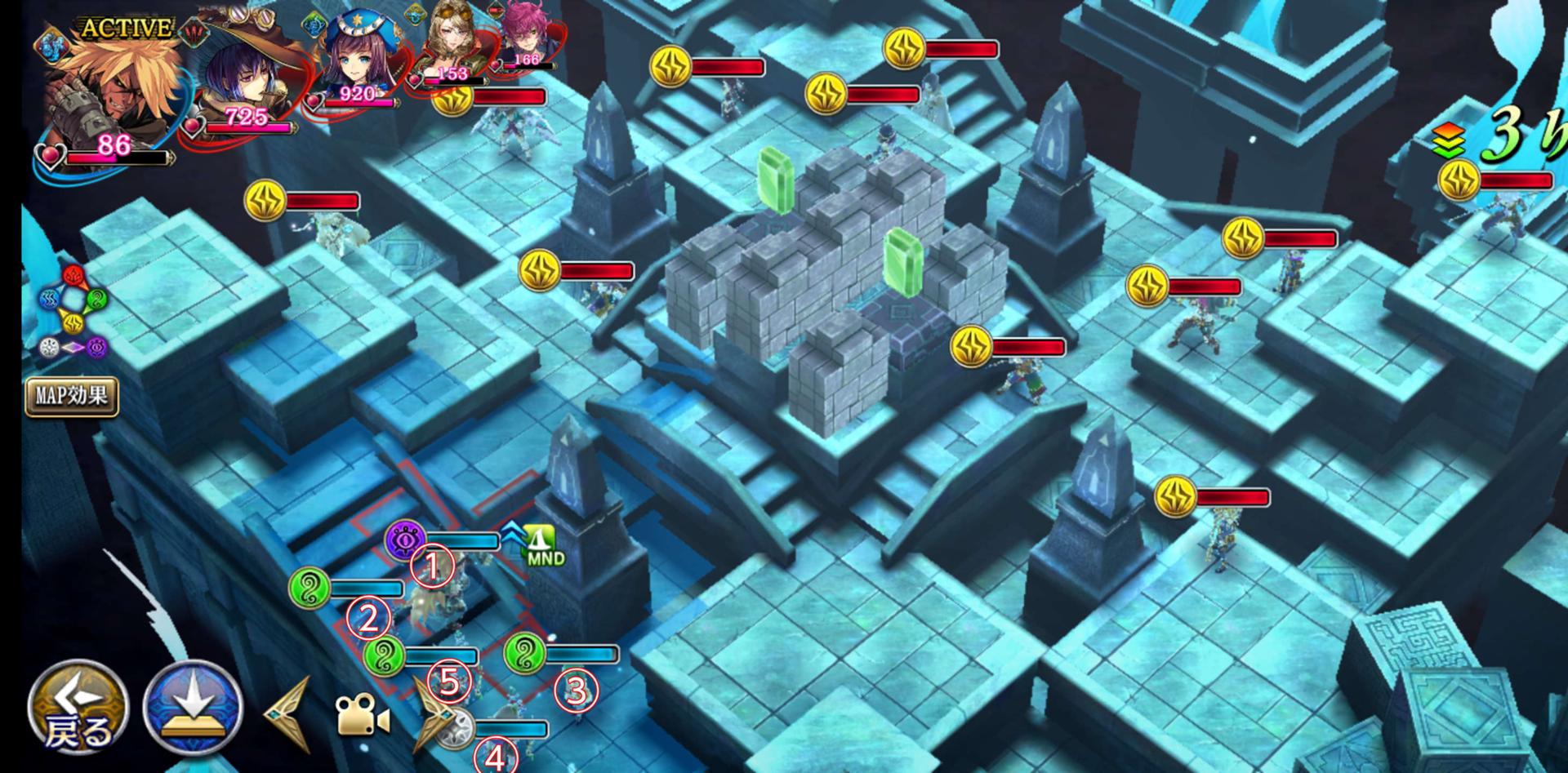Image resolution: width=1568 pixels, height=773 pixels.
Task: Cycle to previous unit with left arrow
Action: coord(291,715)
